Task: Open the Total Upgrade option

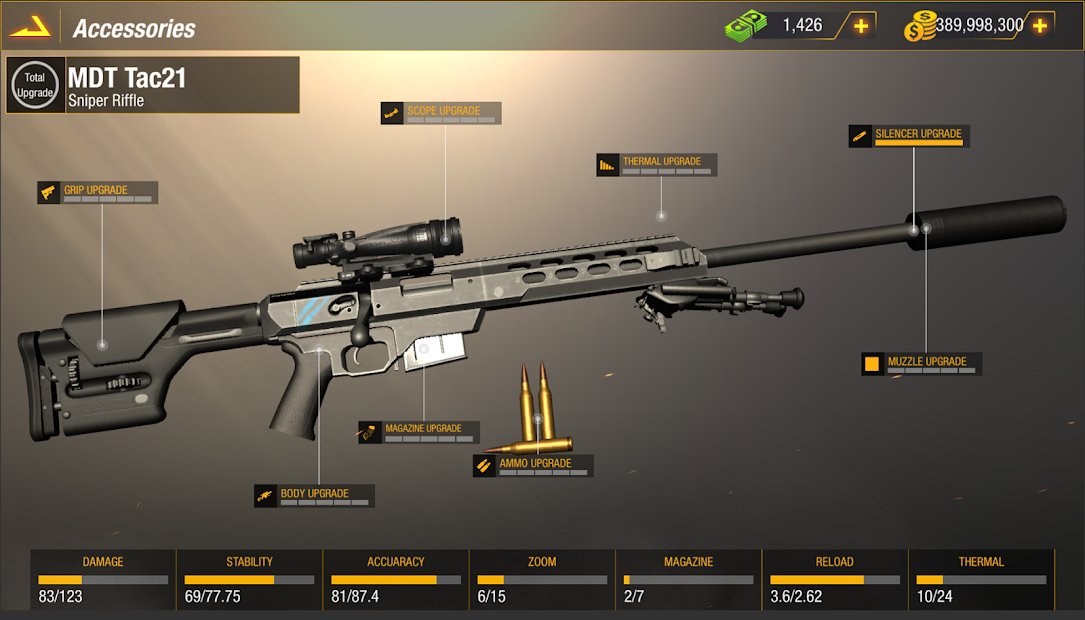Action: 36,85
